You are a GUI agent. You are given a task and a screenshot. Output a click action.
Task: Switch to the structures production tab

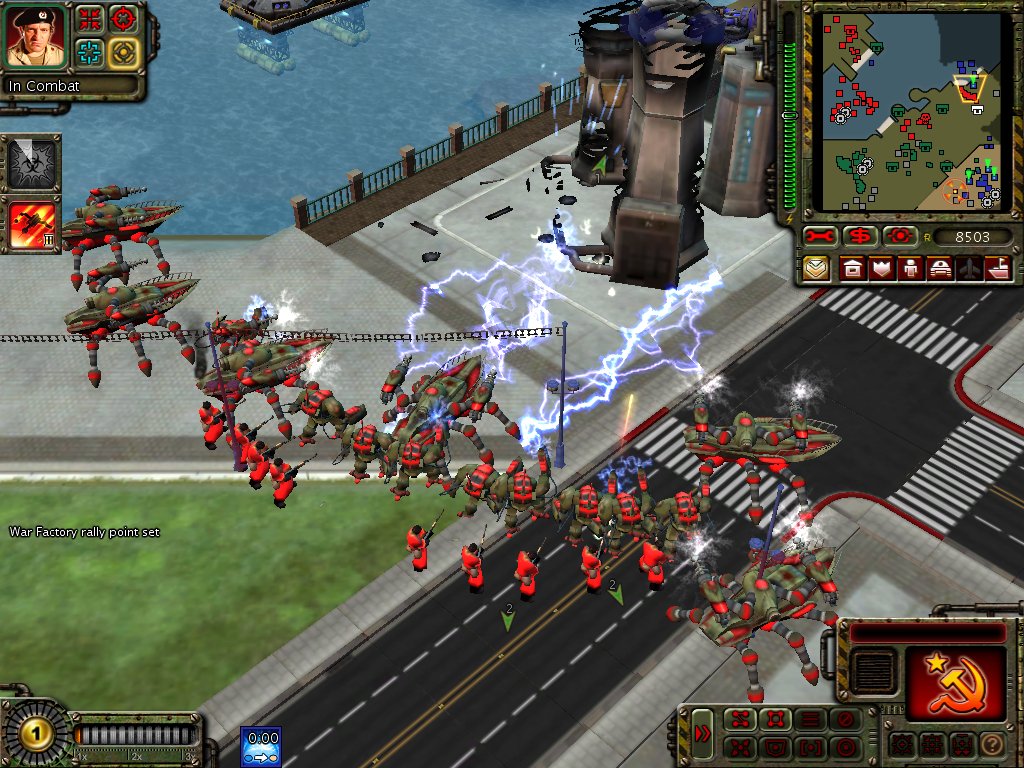click(x=852, y=268)
